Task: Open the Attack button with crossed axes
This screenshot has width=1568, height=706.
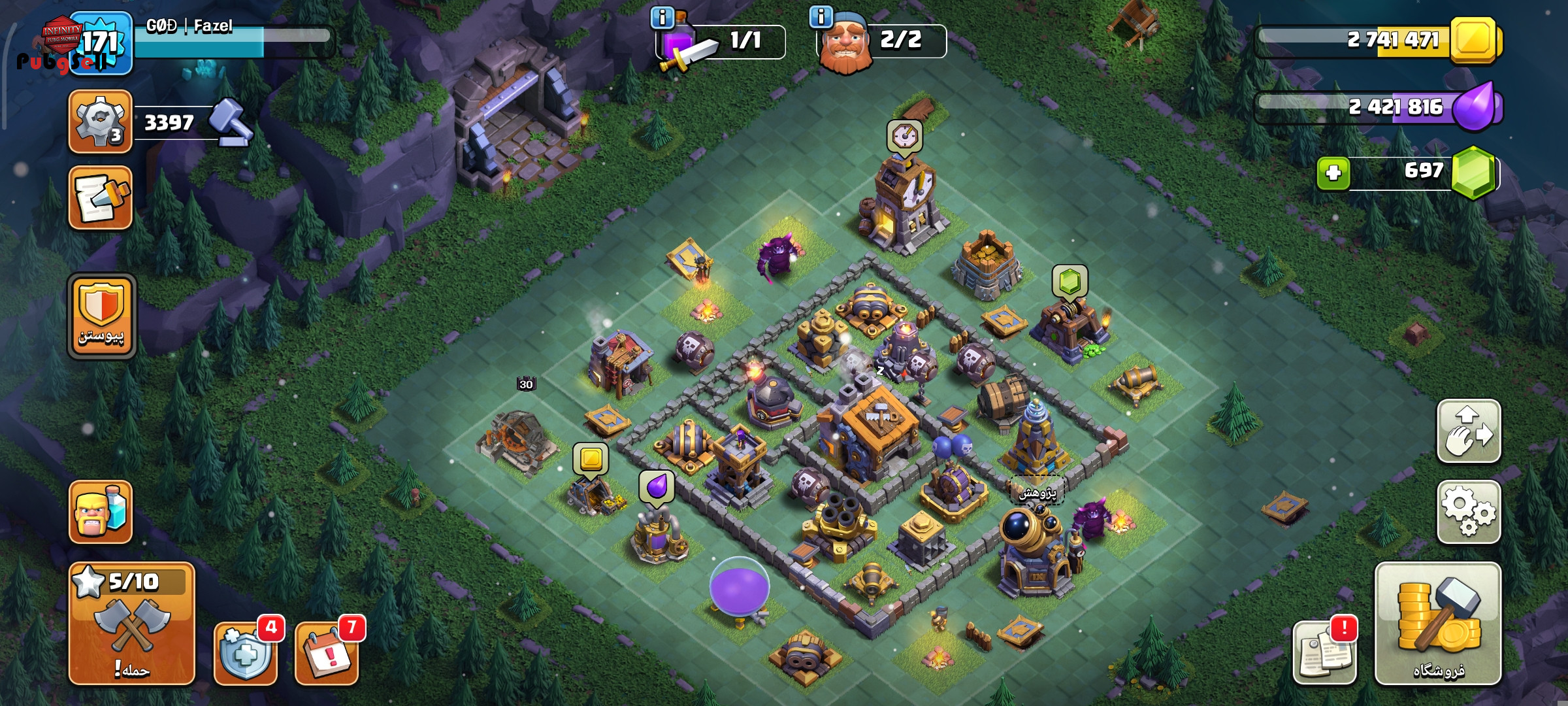Action: pyautogui.click(x=131, y=623)
